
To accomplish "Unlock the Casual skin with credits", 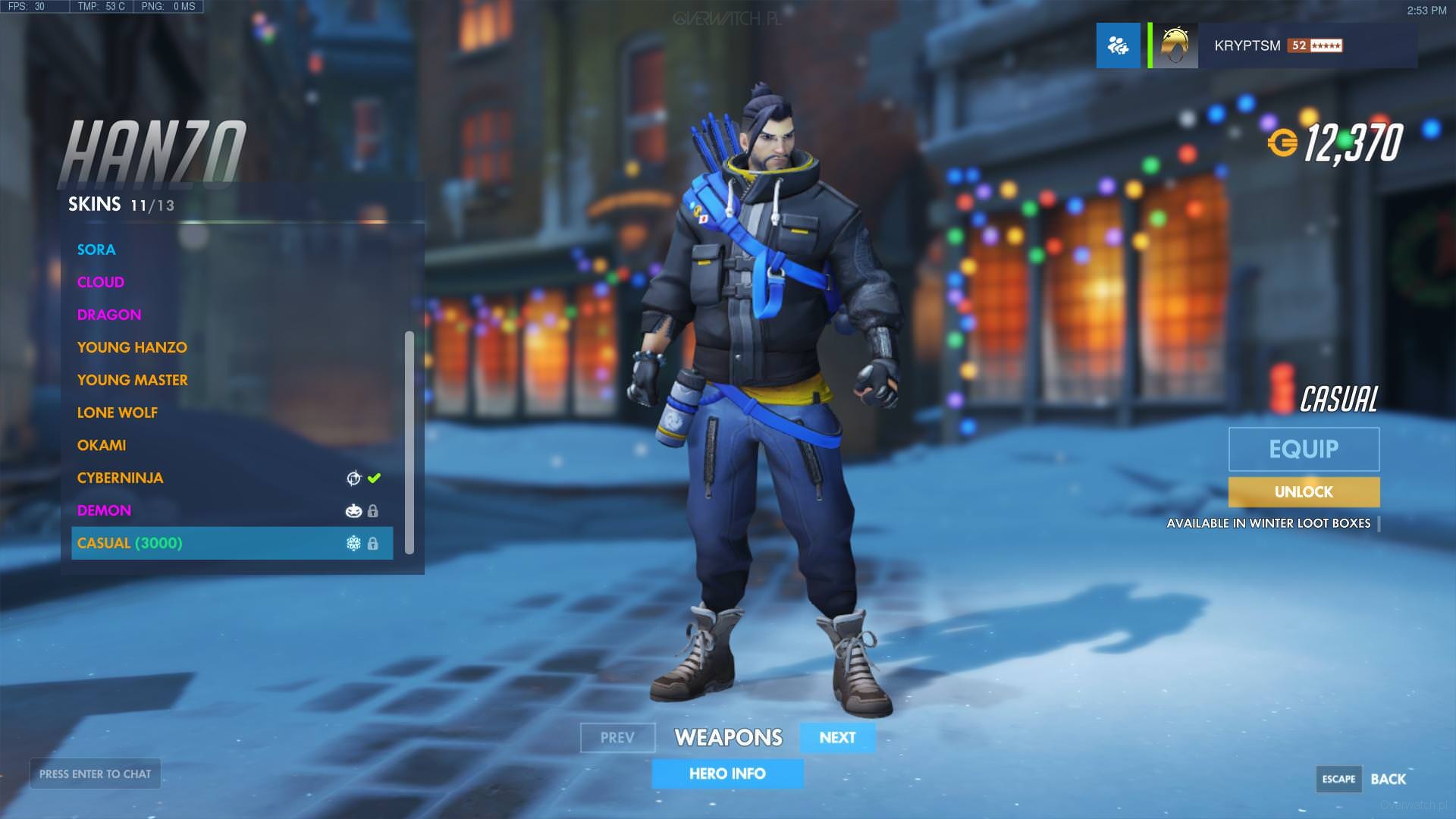I will tap(1304, 492).
